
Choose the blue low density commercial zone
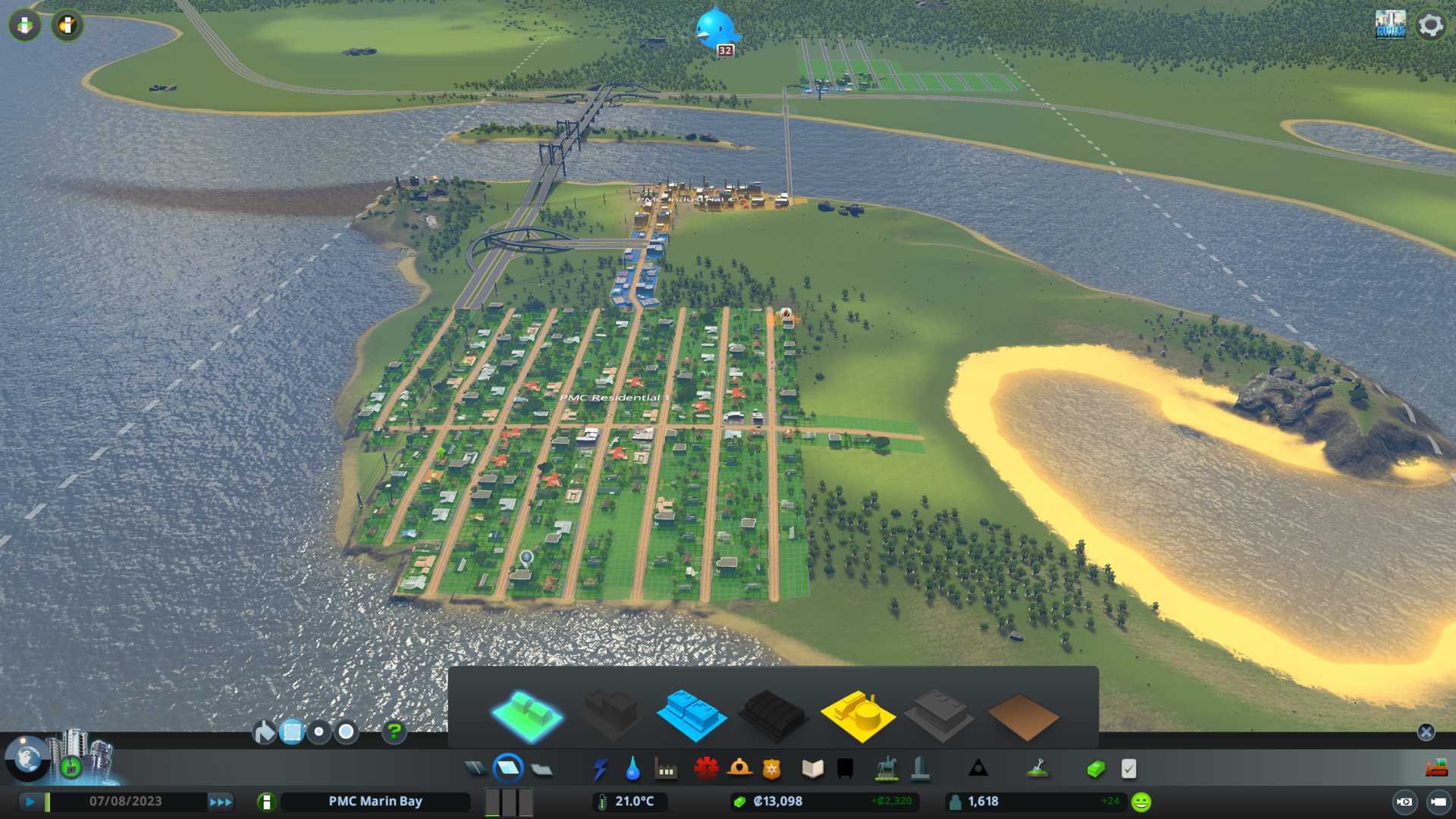click(691, 715)
